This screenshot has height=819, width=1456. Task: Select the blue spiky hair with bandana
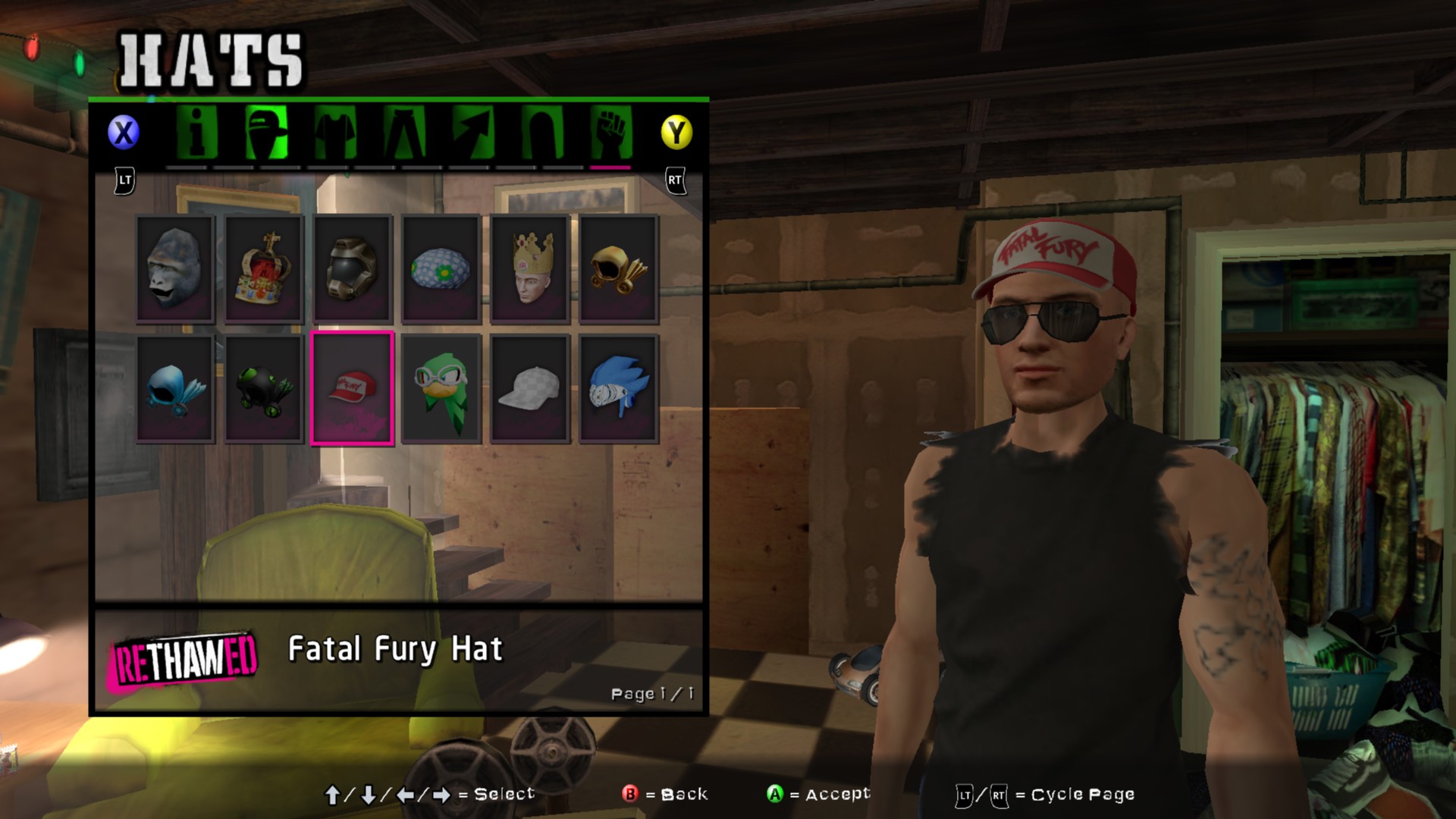[x=619, y=388]
